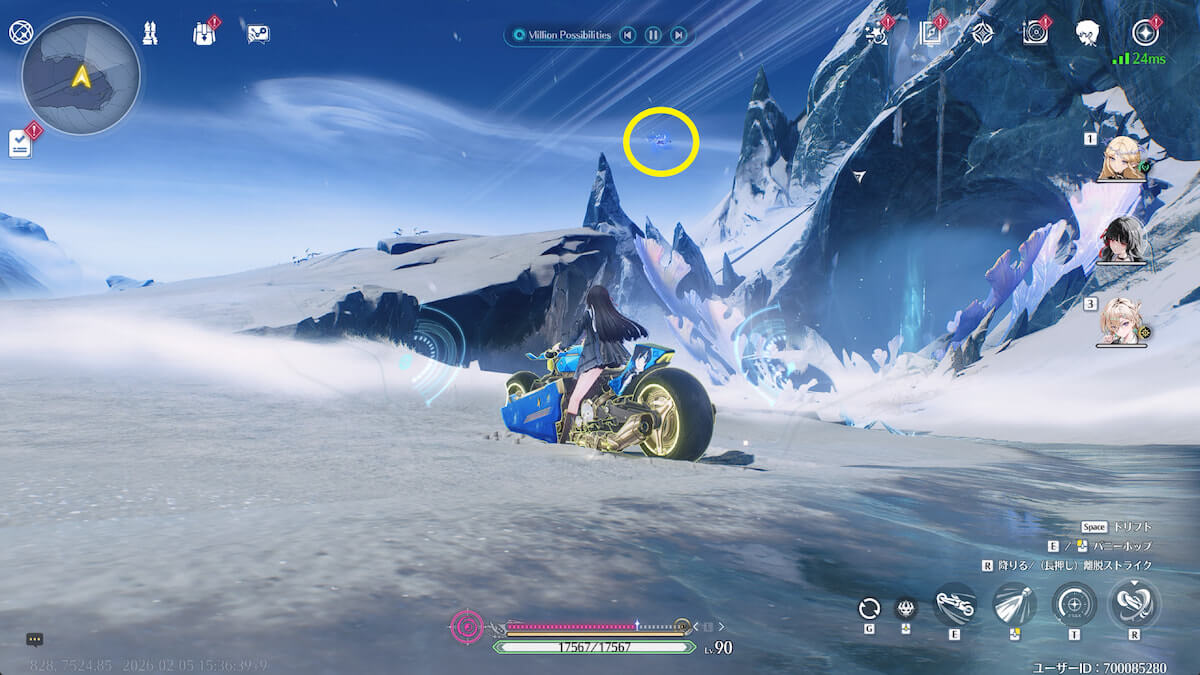Open the round star compass menu icon
The height and width of the screenshot is (675, 1200).
[1145, 33]
